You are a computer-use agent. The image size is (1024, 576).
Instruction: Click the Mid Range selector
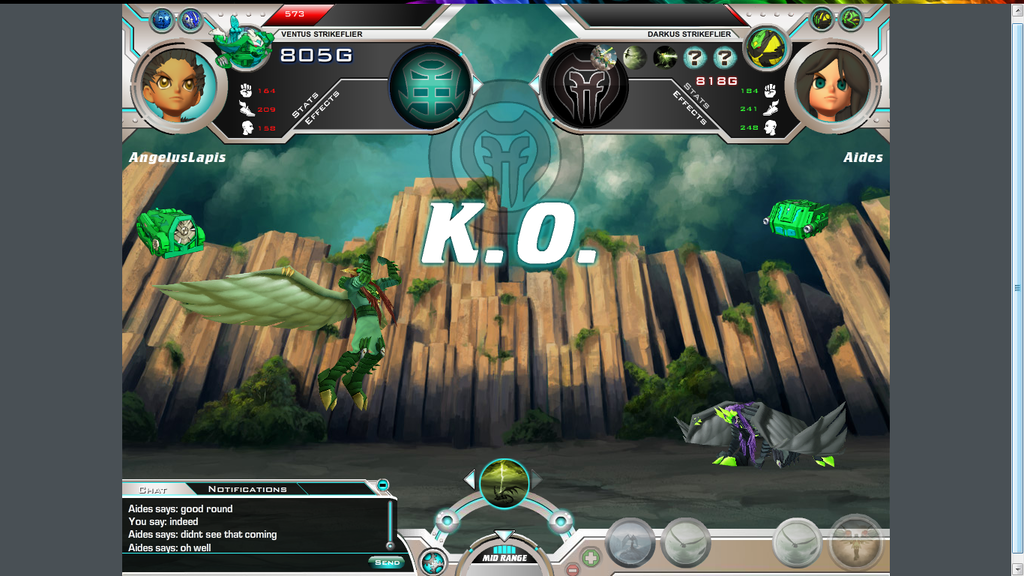[504, 555]
